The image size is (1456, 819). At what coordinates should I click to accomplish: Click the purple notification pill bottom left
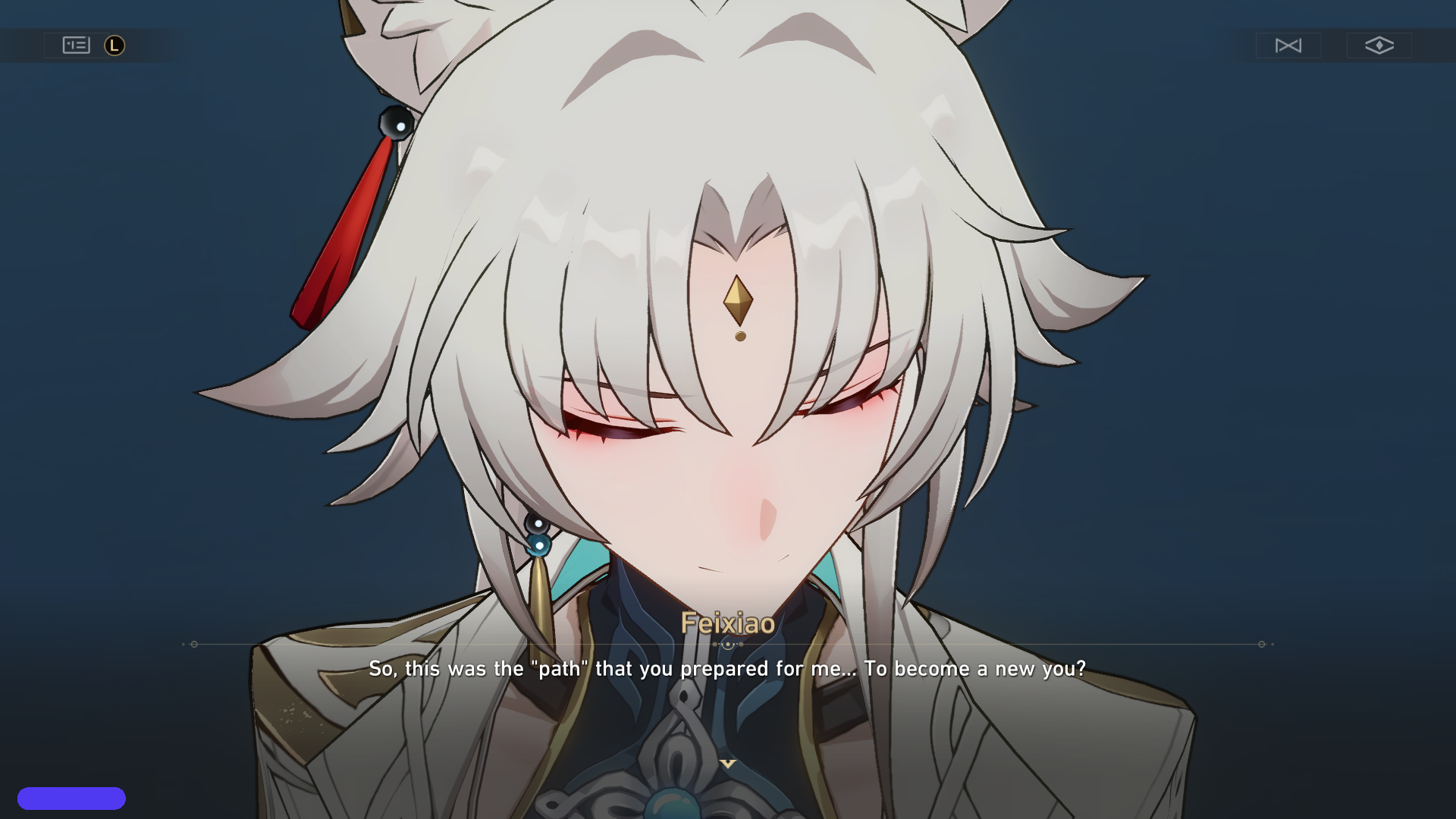point(74,798)
